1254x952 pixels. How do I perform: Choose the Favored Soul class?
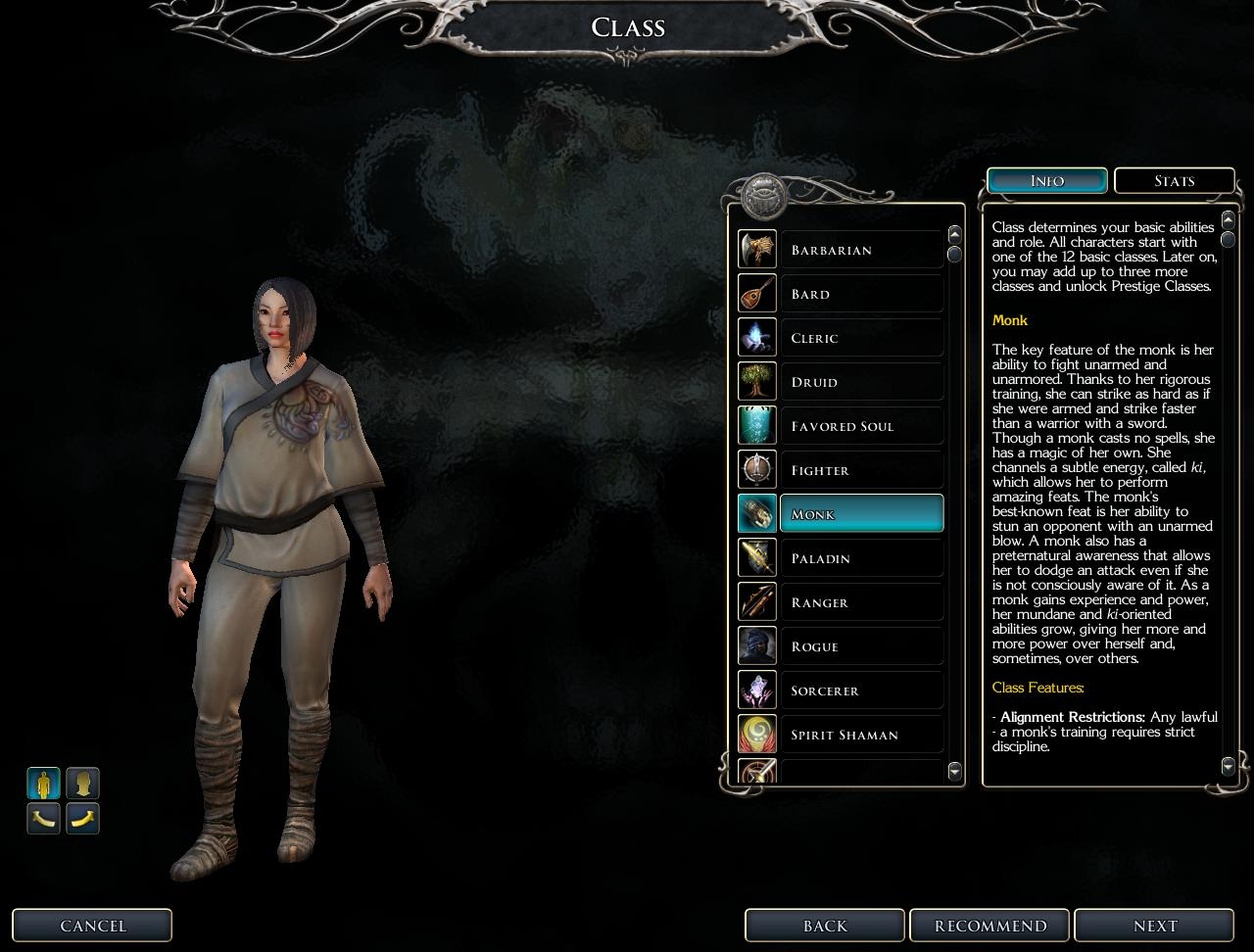pos(861,426)
